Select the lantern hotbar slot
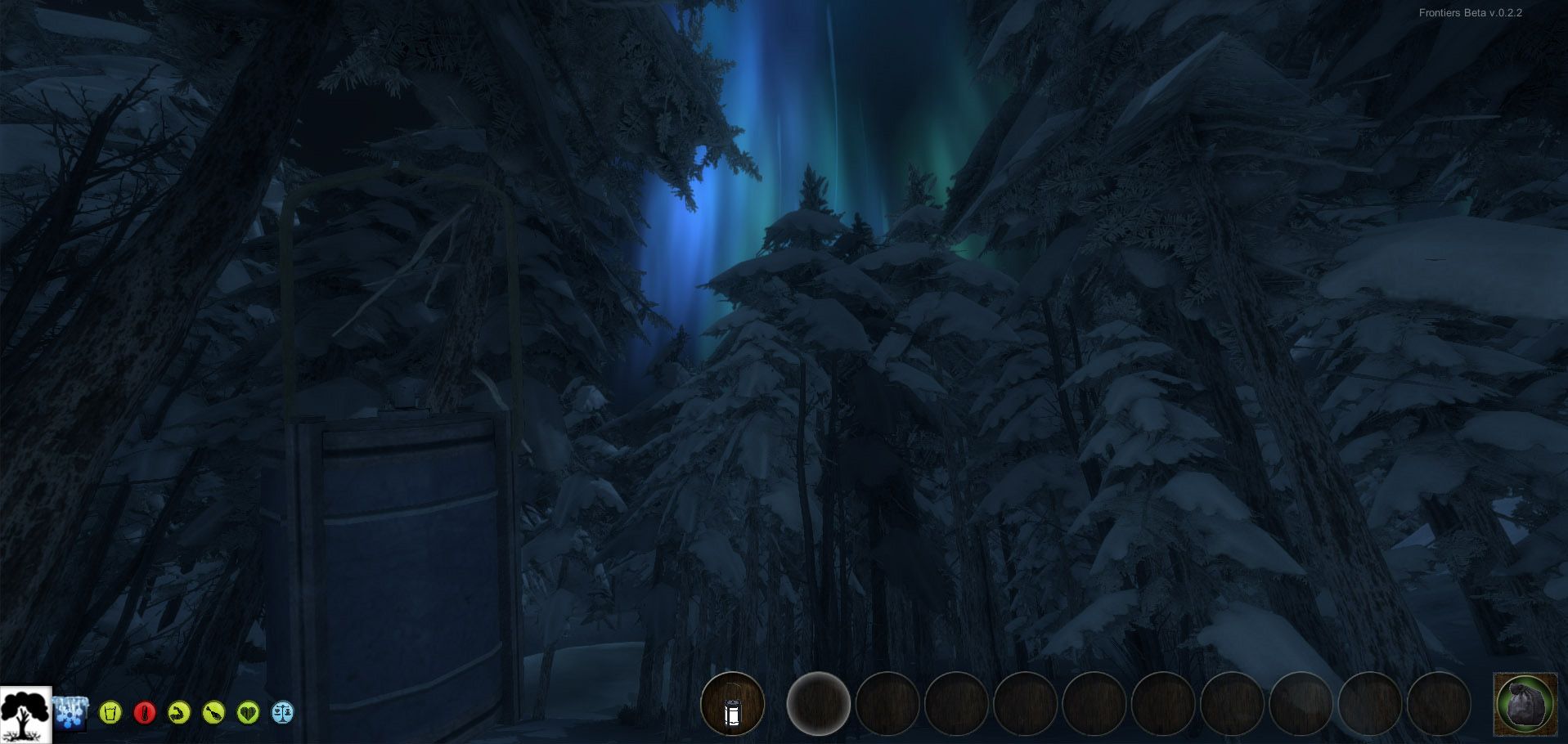Image resolution: width=1568 pixels, height=744 pixels. click(x=732, y=704)
